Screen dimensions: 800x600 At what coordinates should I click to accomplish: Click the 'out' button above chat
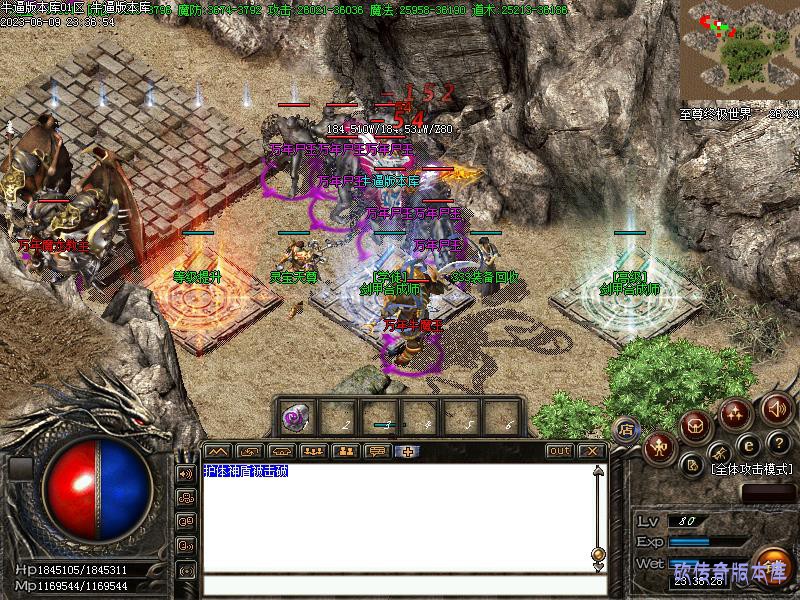coord(560,451)
